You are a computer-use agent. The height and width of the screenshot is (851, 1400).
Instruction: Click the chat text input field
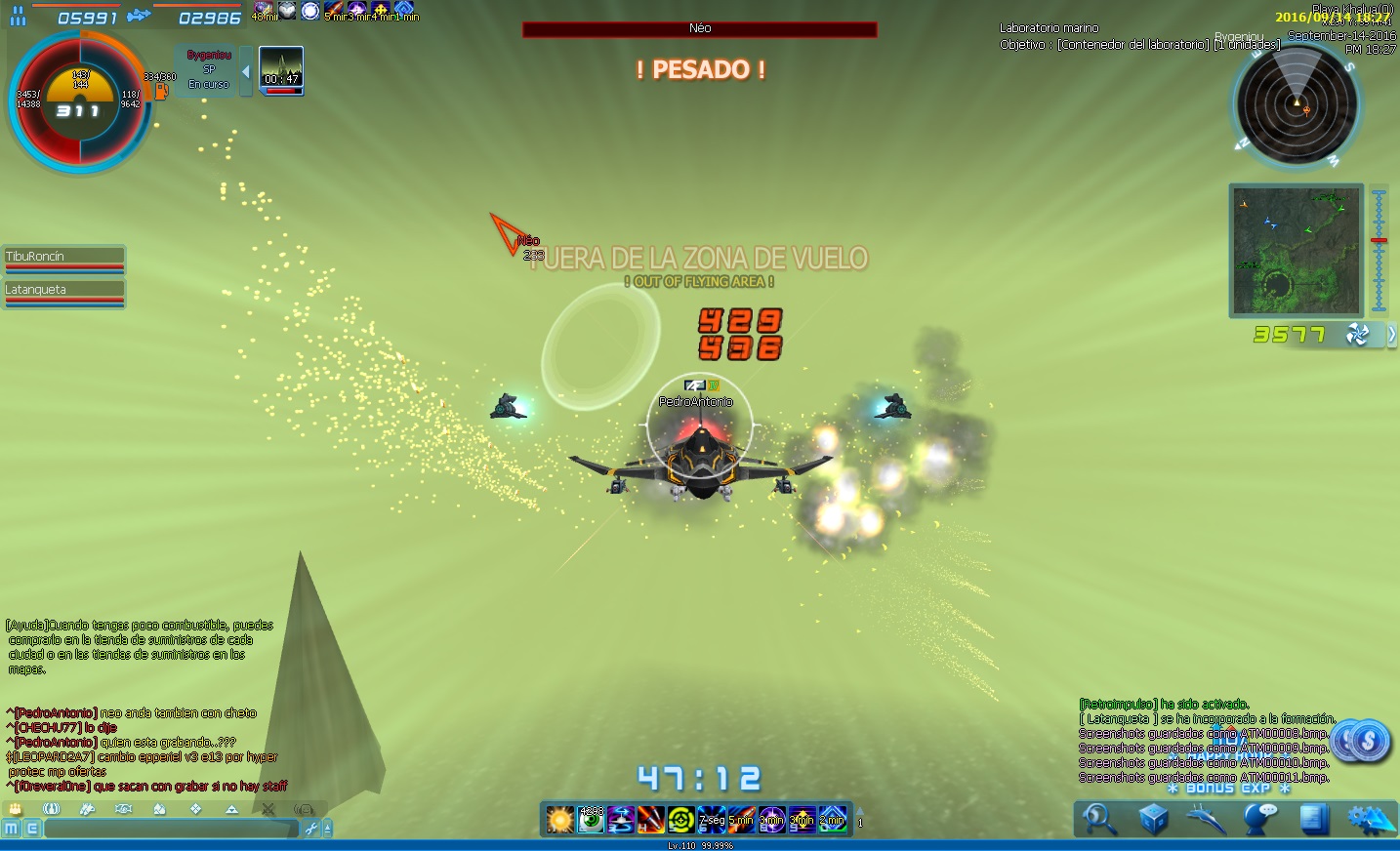tap(171, 829)
